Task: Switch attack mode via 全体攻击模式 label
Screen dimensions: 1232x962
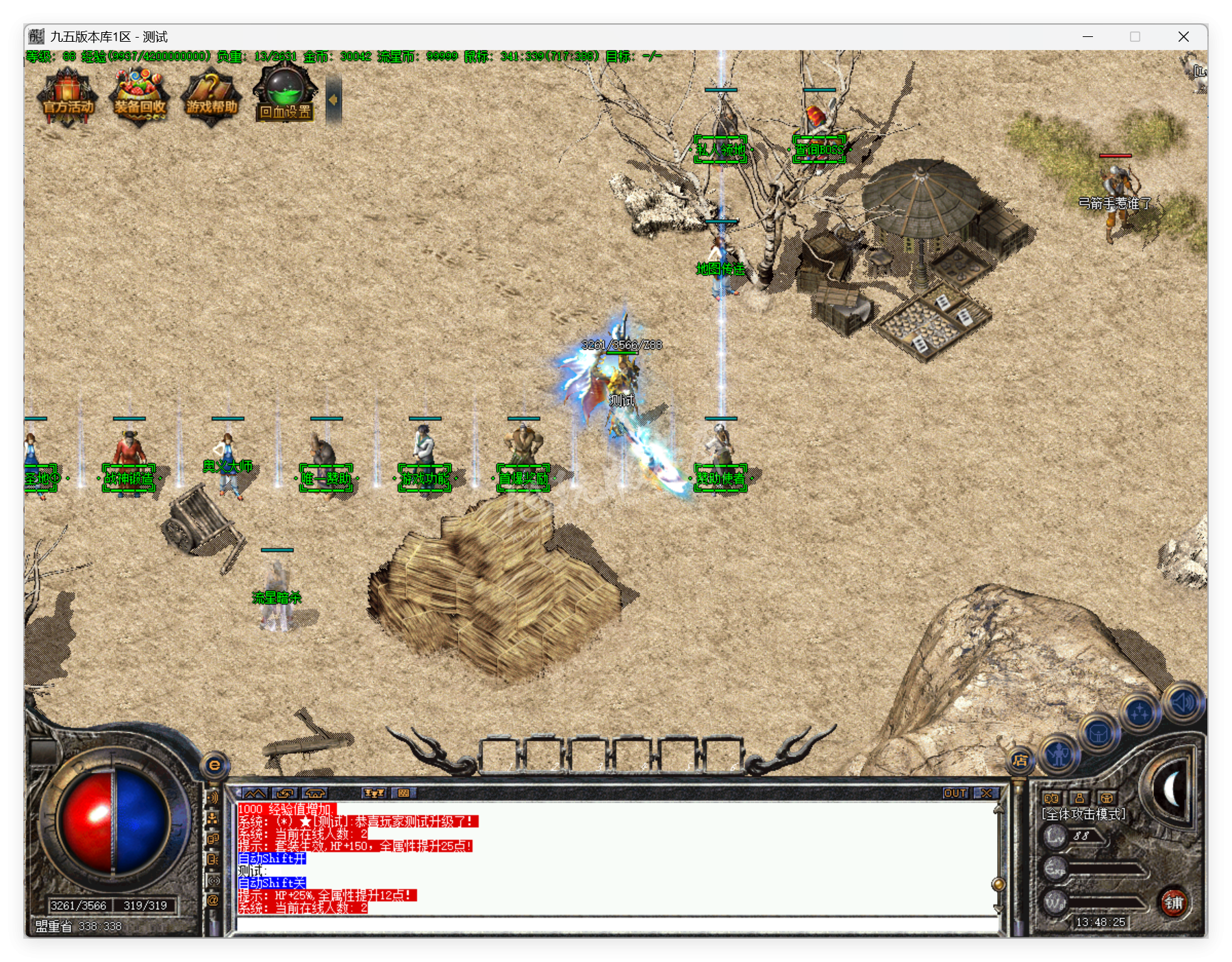Action: pos(1083,815)
